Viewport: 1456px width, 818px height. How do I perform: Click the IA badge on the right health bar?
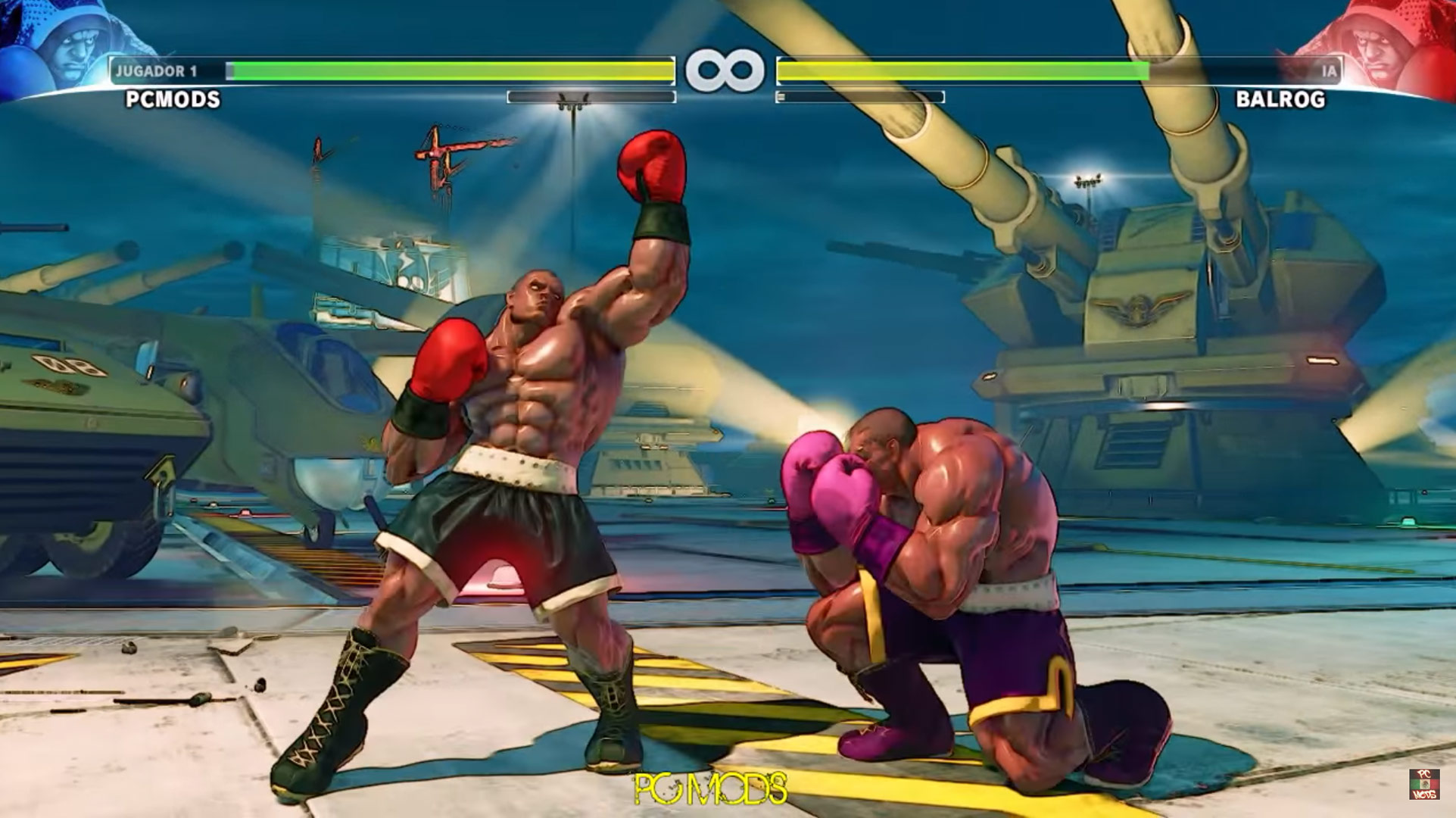tap(1330, 68)
